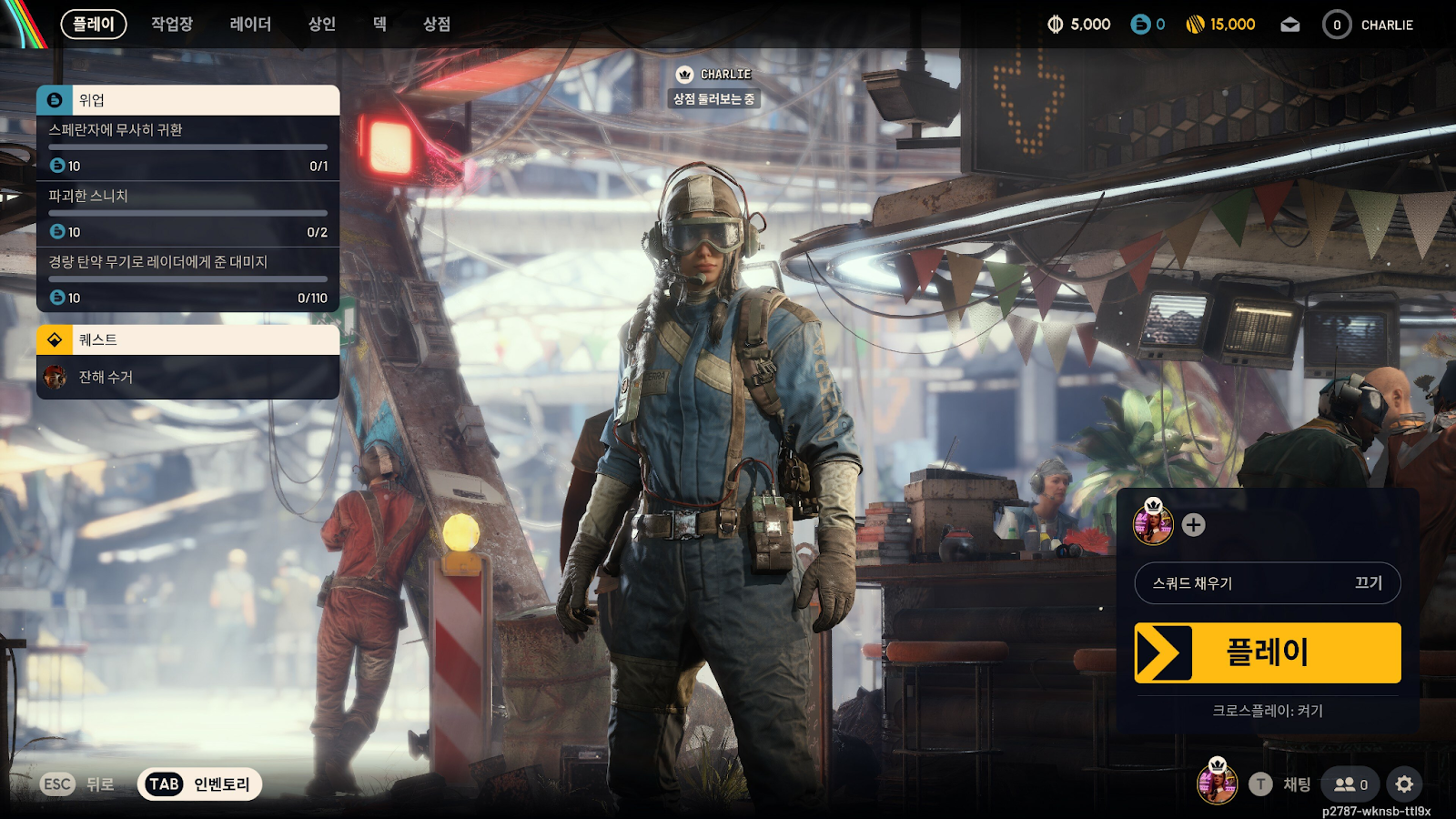Open the mail inbox icon
Viewport: 1456px width, 819px height.
point(1289,25)
